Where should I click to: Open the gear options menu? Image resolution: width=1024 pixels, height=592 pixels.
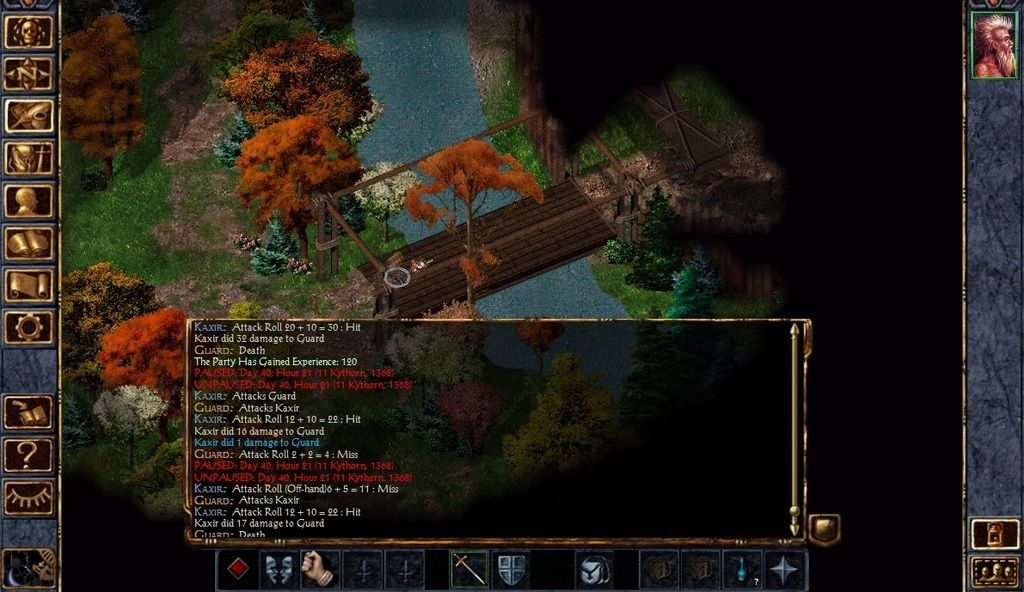[29, 326]
